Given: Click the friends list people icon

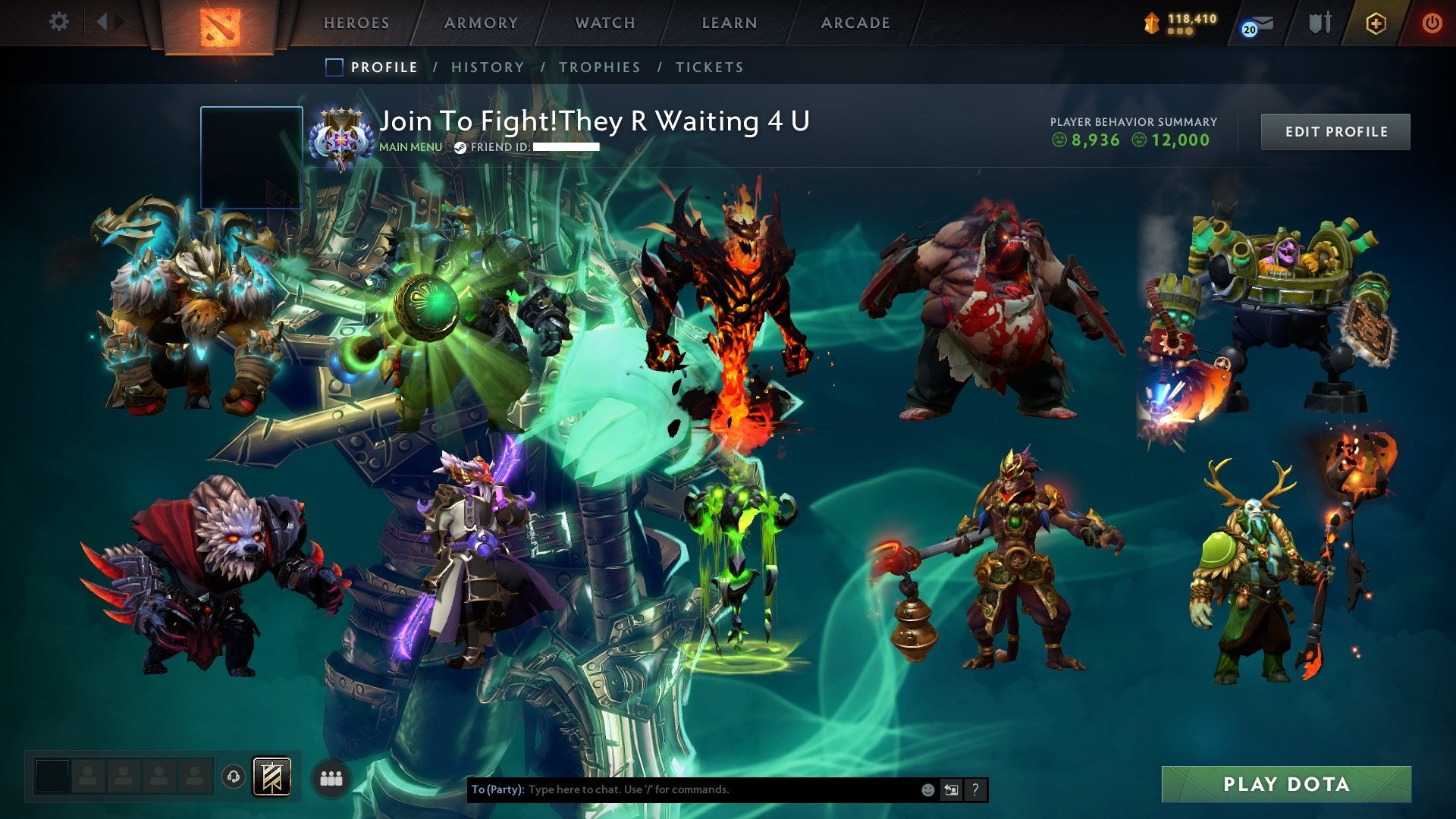Looking at the screenshot, I should coord(331,778).
